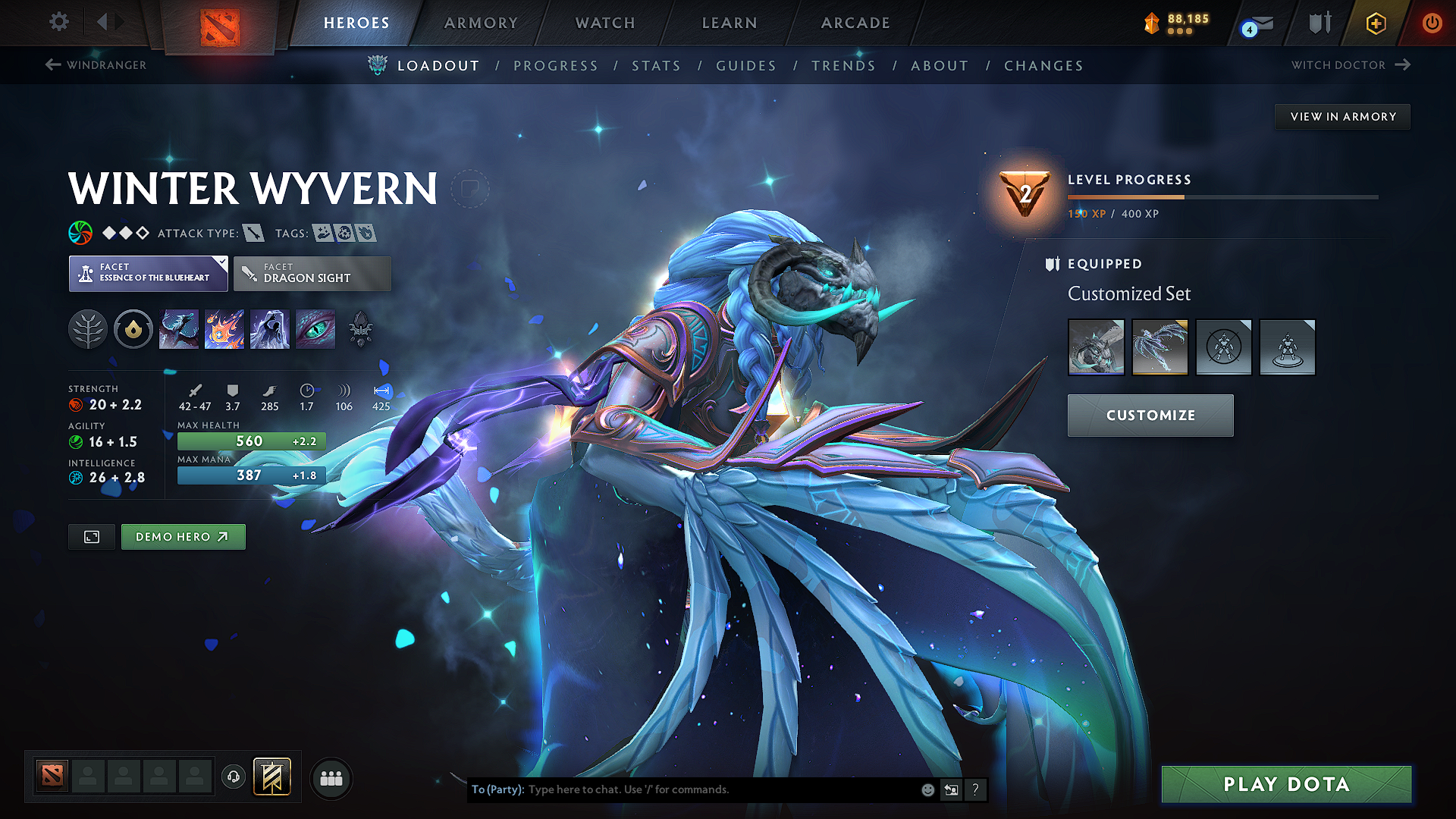This screenshot has width=1456, height=819.
Task: Click the armory shield and sword icon
Action: (1318, 24)
